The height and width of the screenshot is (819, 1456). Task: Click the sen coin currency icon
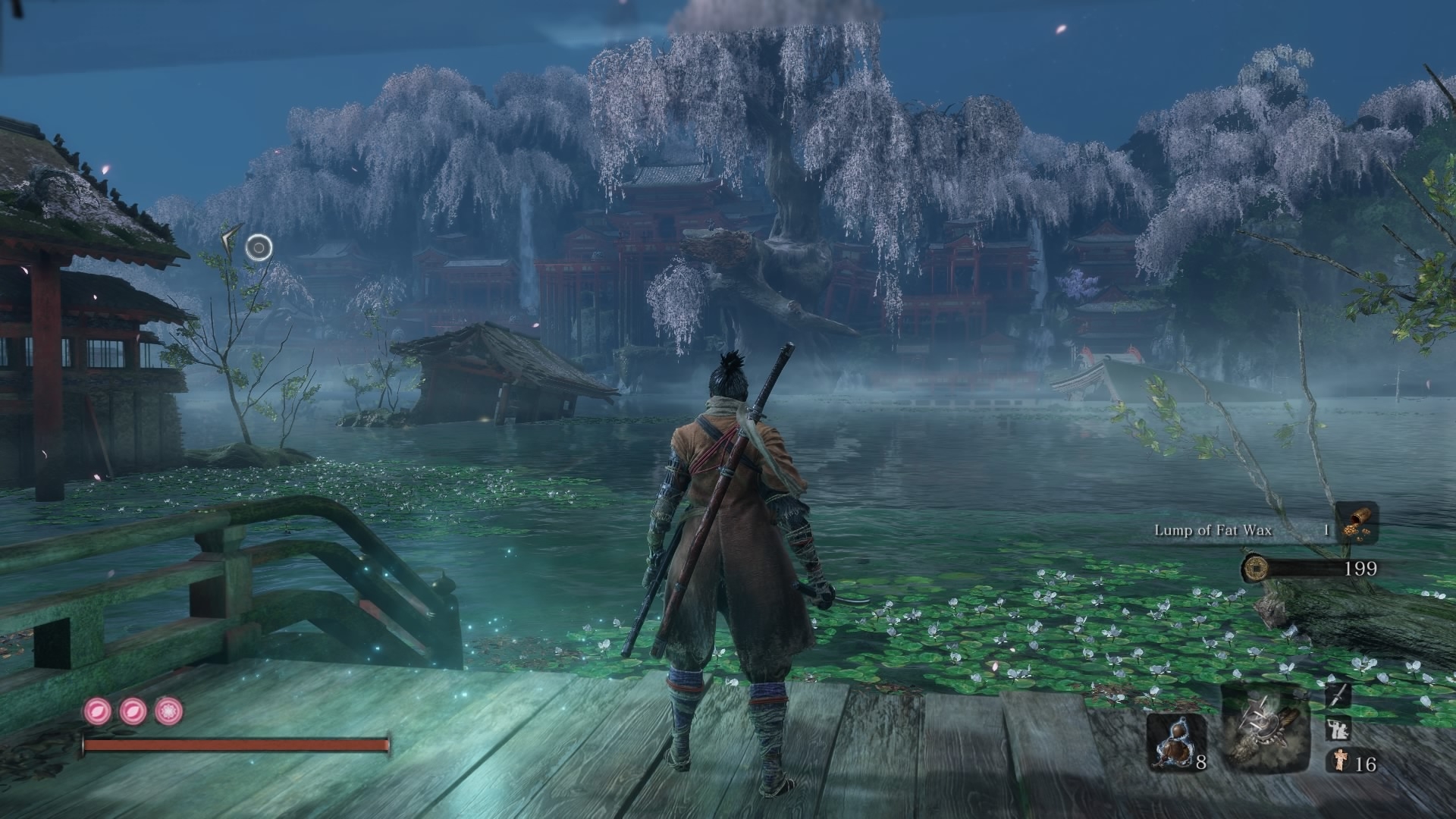click(1256, 567)
